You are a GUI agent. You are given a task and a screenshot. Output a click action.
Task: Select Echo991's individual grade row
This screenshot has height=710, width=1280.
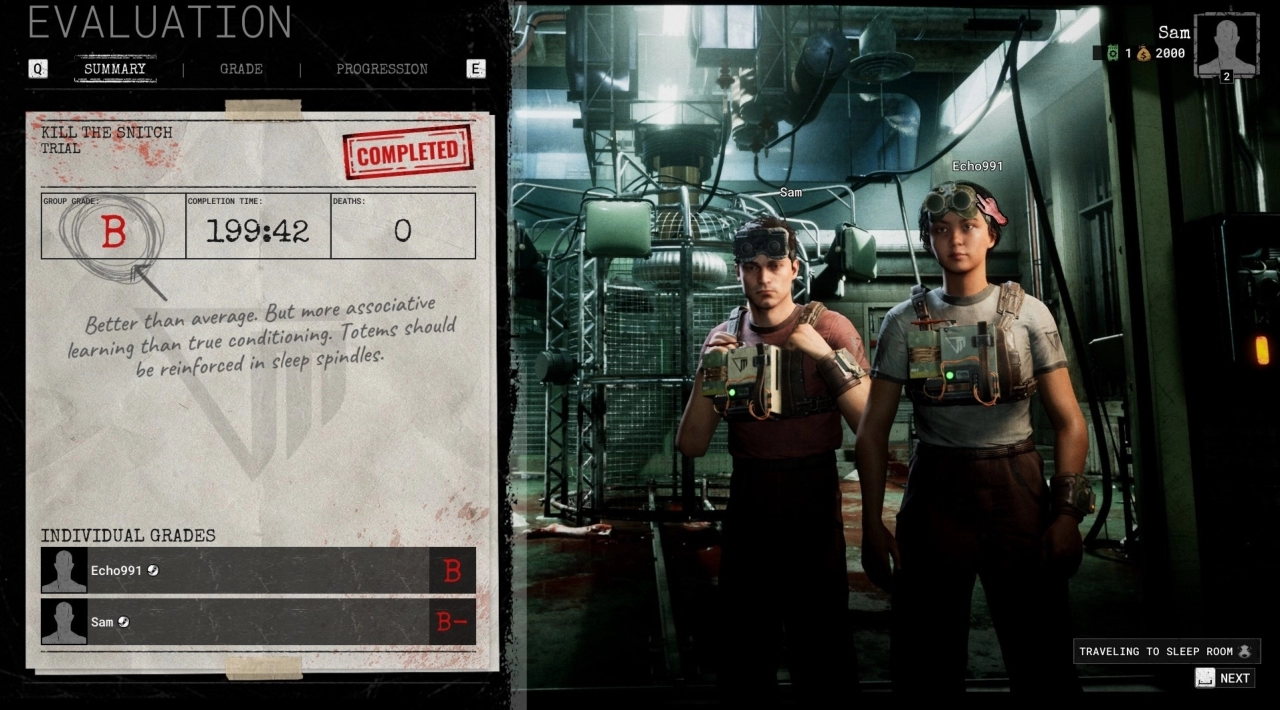(x=258, y=571)
